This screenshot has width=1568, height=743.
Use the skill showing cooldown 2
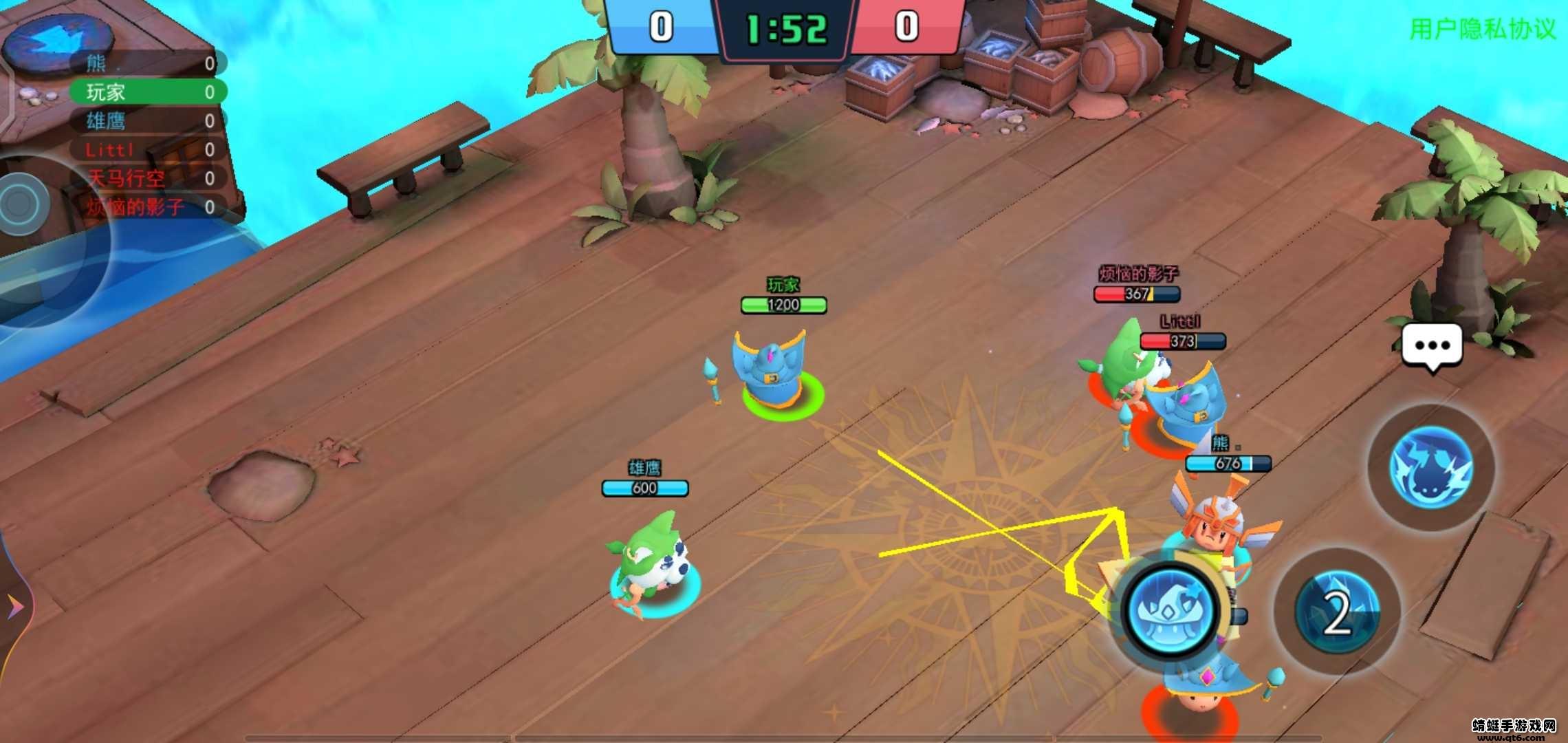(x=1337, y=612)
